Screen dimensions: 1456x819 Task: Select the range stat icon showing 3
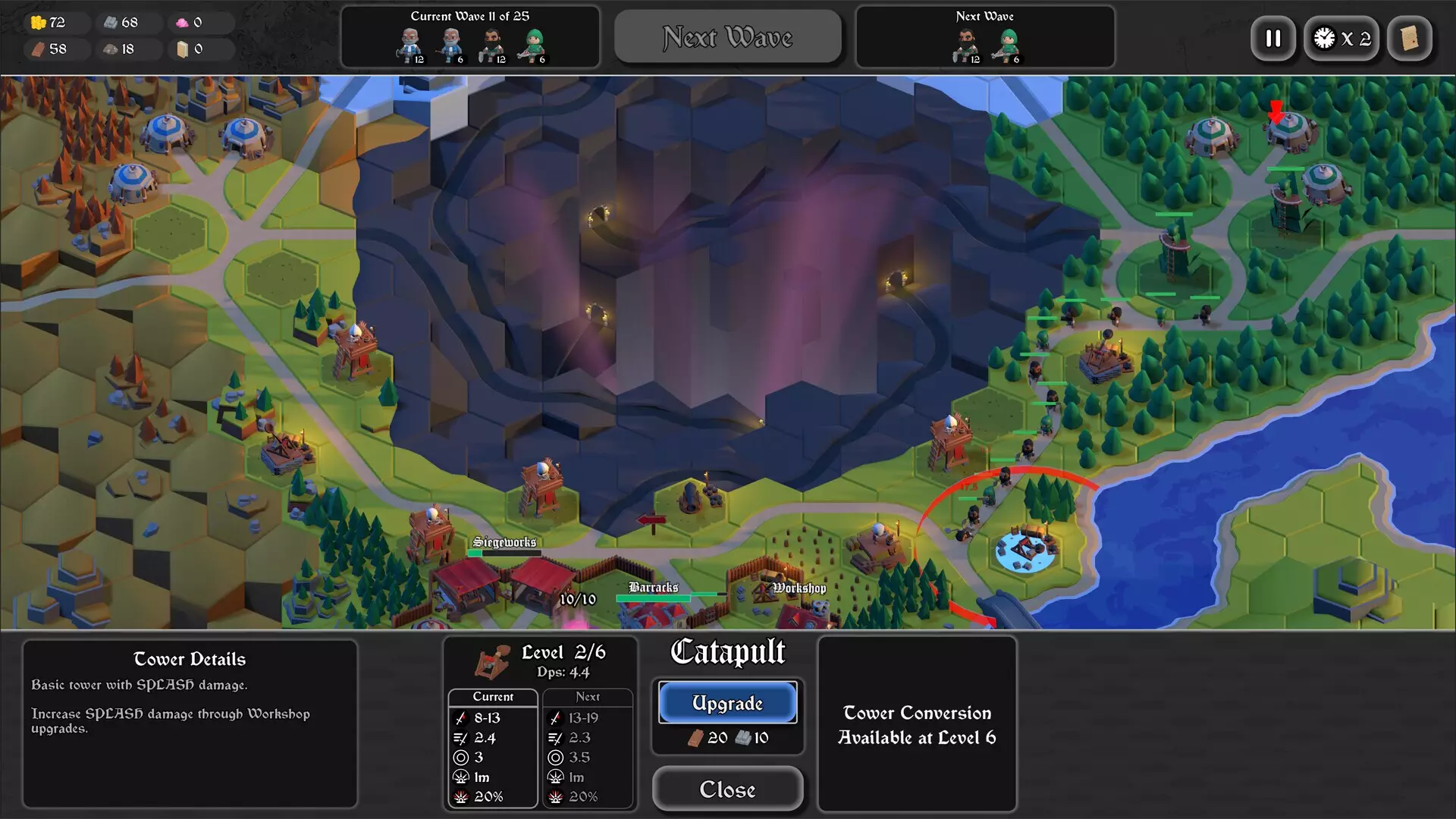(460, 757)
